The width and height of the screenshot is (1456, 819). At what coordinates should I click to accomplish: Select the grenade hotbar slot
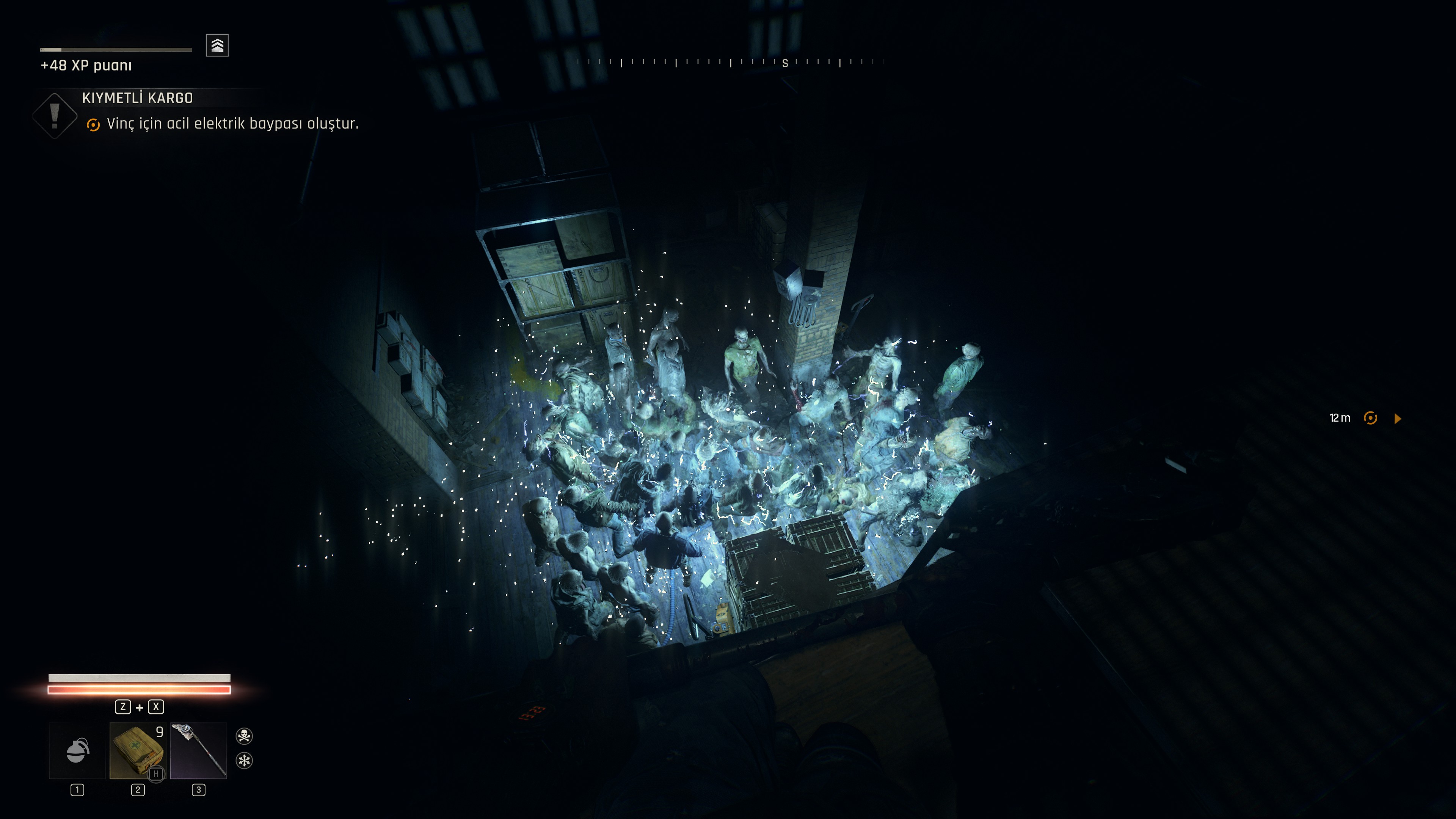(x=77, y=751)
